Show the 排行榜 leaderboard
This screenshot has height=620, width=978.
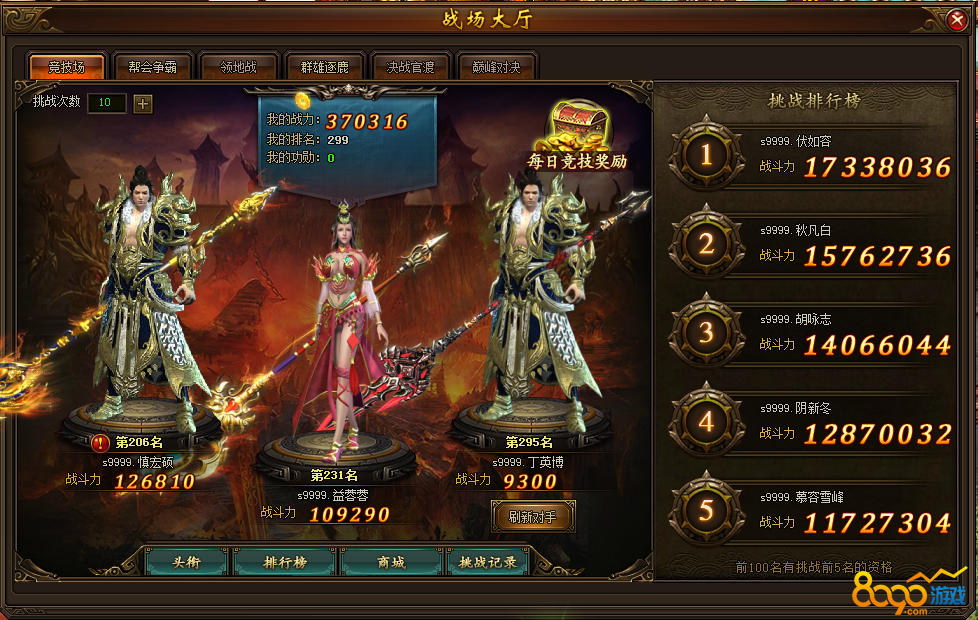pos(285,562)
